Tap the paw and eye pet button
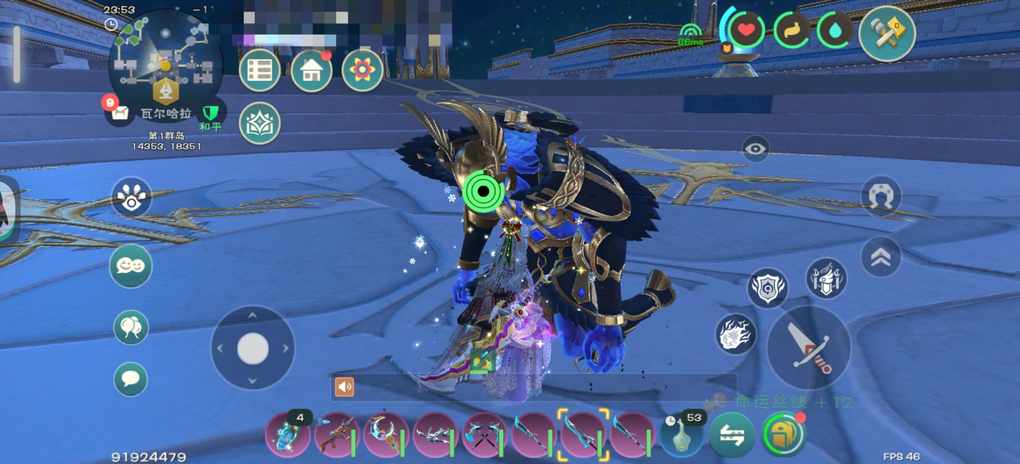The image size is (1020, 464). click(x=131, y=198)
